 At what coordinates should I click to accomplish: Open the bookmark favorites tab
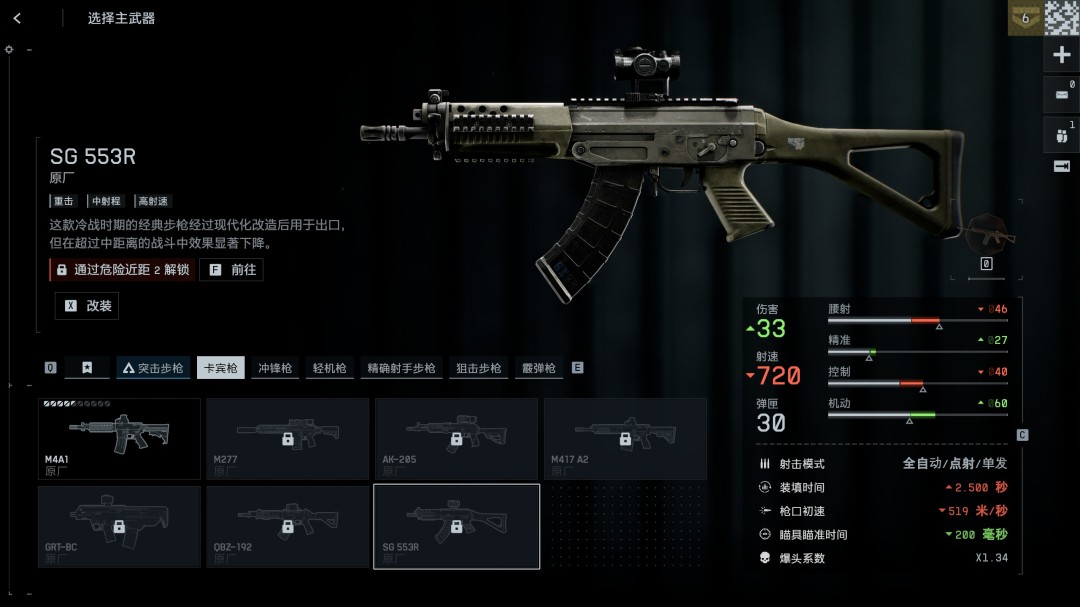87,368
